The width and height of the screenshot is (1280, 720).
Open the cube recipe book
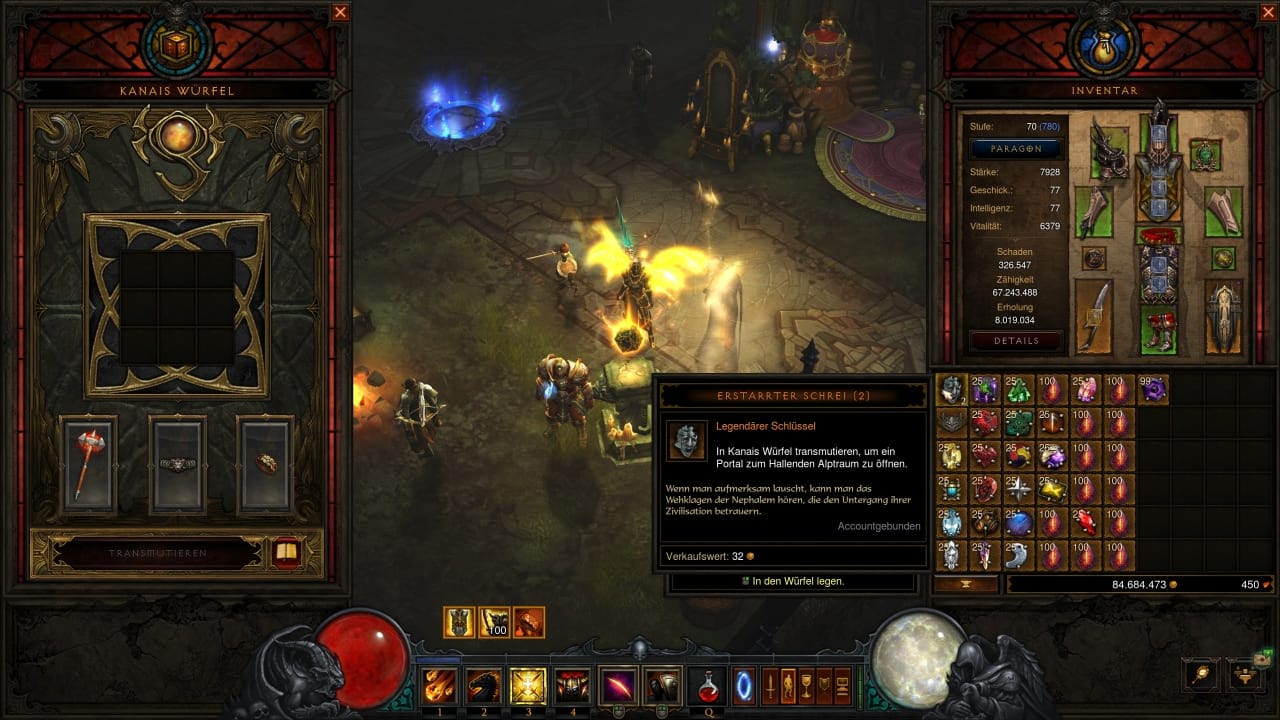coord(287,553)
